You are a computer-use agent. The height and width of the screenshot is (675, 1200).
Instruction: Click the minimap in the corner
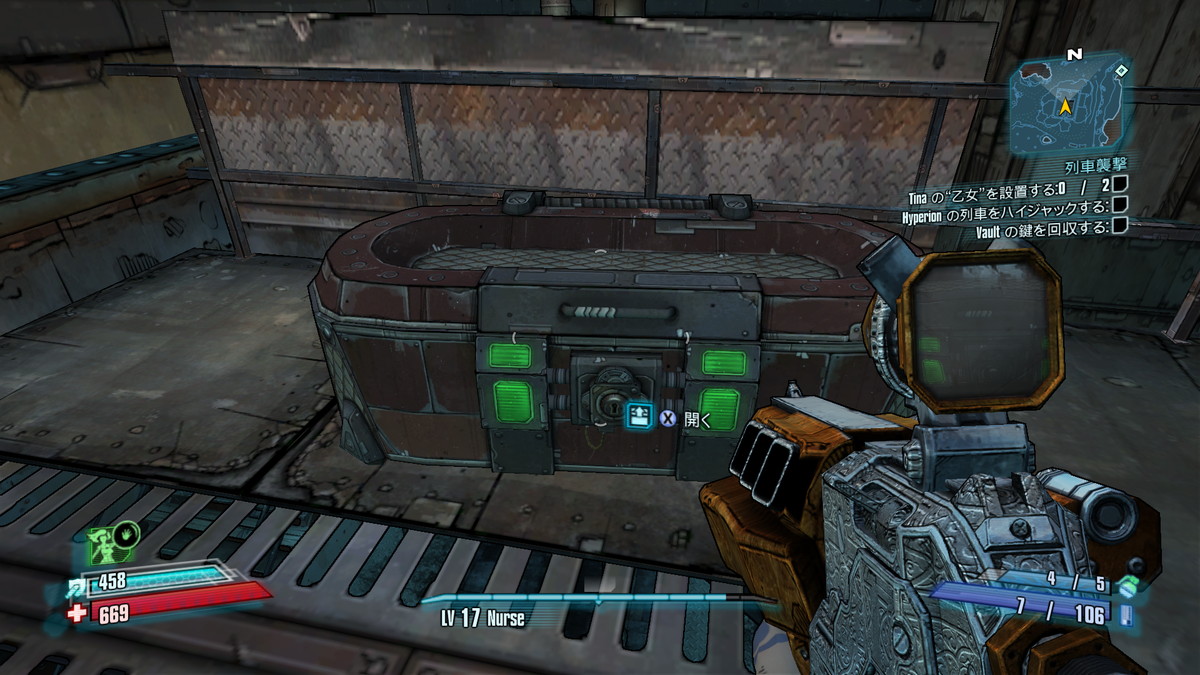point(1069,104)
